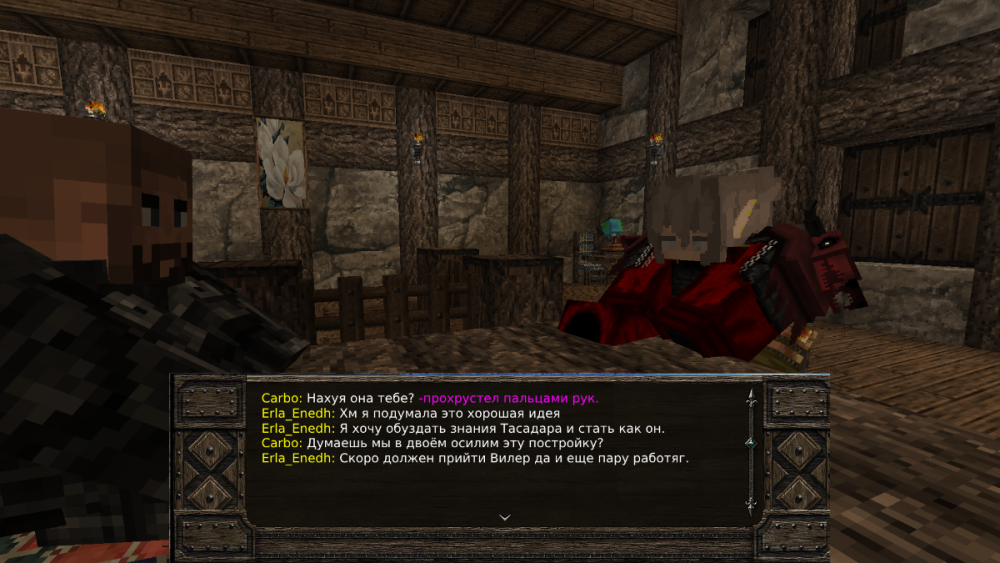
Task: Click the down chevron under the chat
Action: click(504, 517)
